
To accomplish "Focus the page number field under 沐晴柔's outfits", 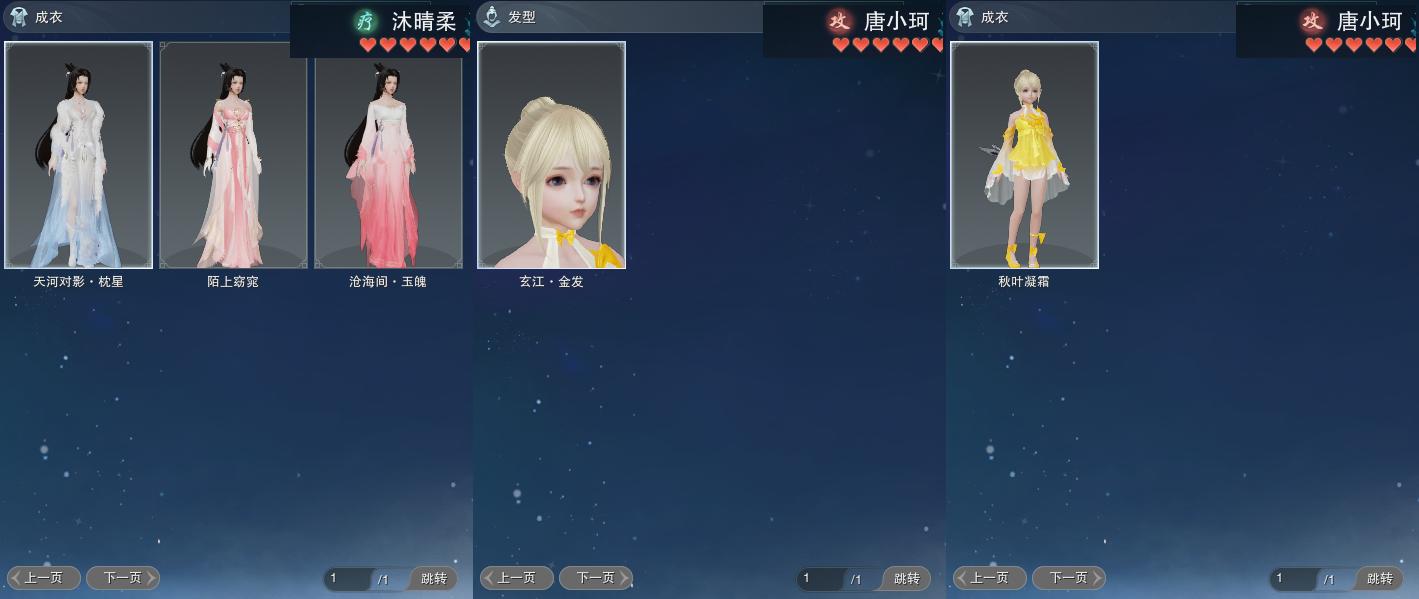I will pos(349,579).
